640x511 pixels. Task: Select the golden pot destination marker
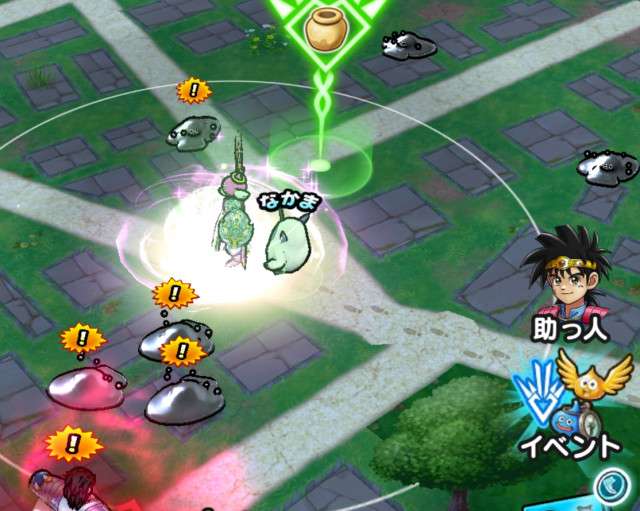[x=325, y=29]
